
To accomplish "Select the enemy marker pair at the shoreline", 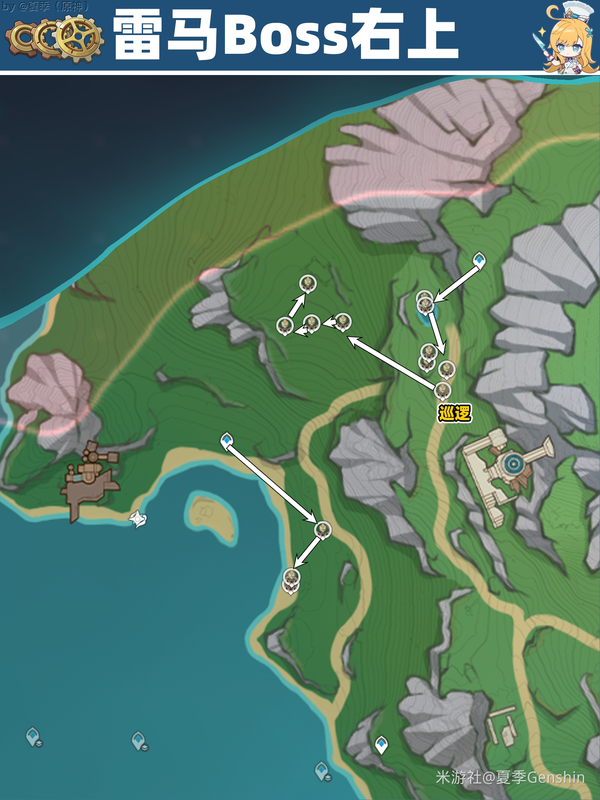I will (x=291, y=577).
